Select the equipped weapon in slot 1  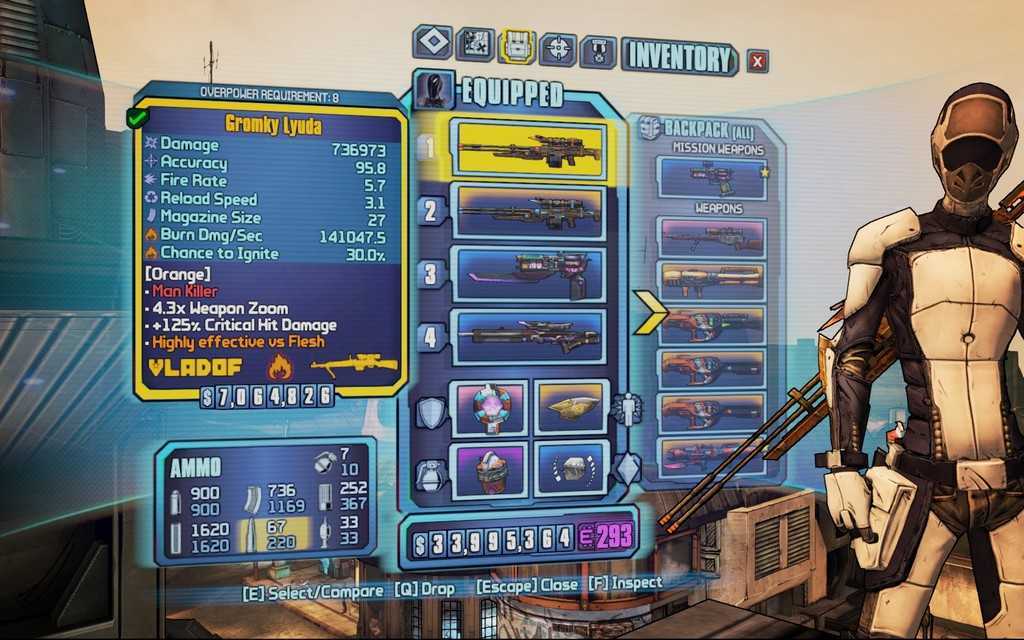click(x=528, y=148)
